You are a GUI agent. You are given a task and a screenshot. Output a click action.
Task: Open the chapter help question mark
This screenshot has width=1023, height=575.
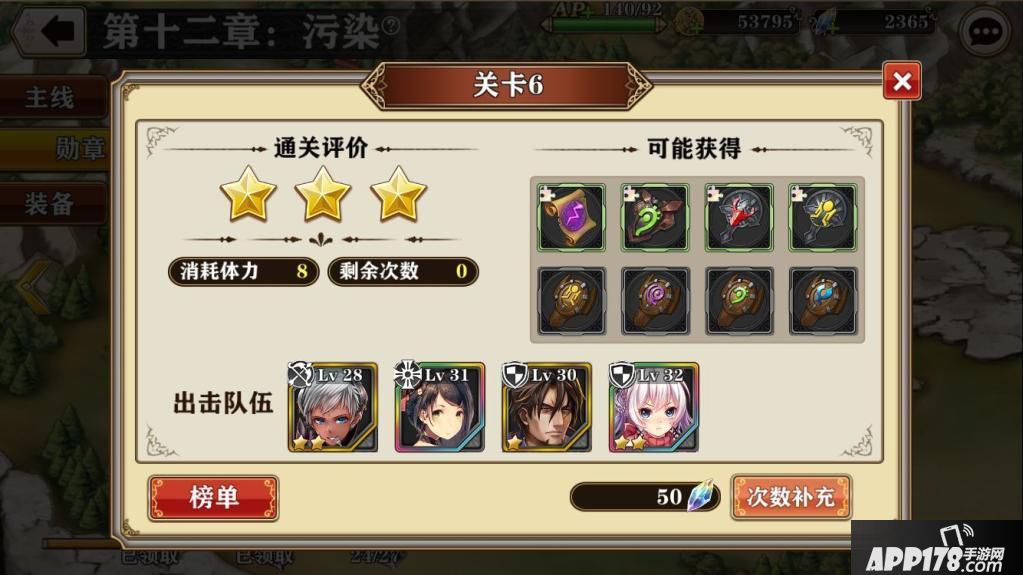click(x=390, y=27)
